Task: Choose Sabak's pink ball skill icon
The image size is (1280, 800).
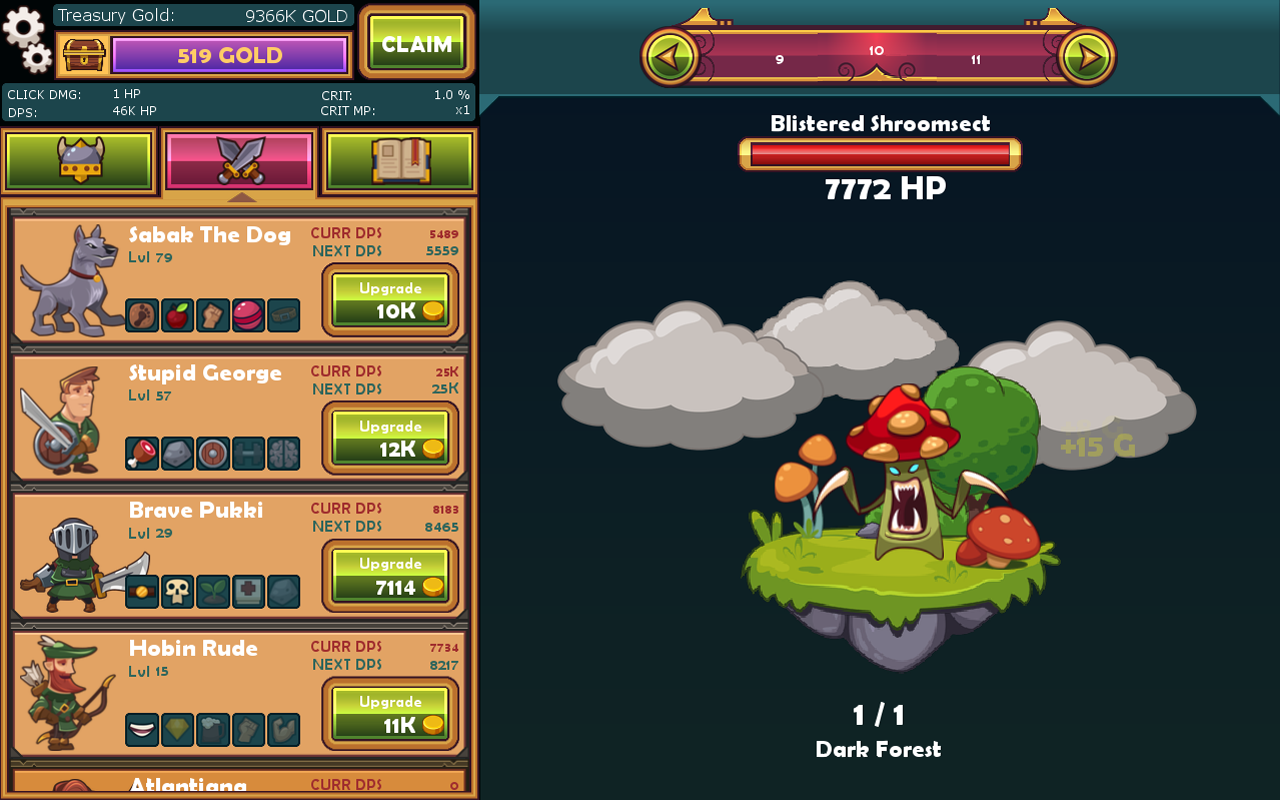Action: (x=248, y=315)
